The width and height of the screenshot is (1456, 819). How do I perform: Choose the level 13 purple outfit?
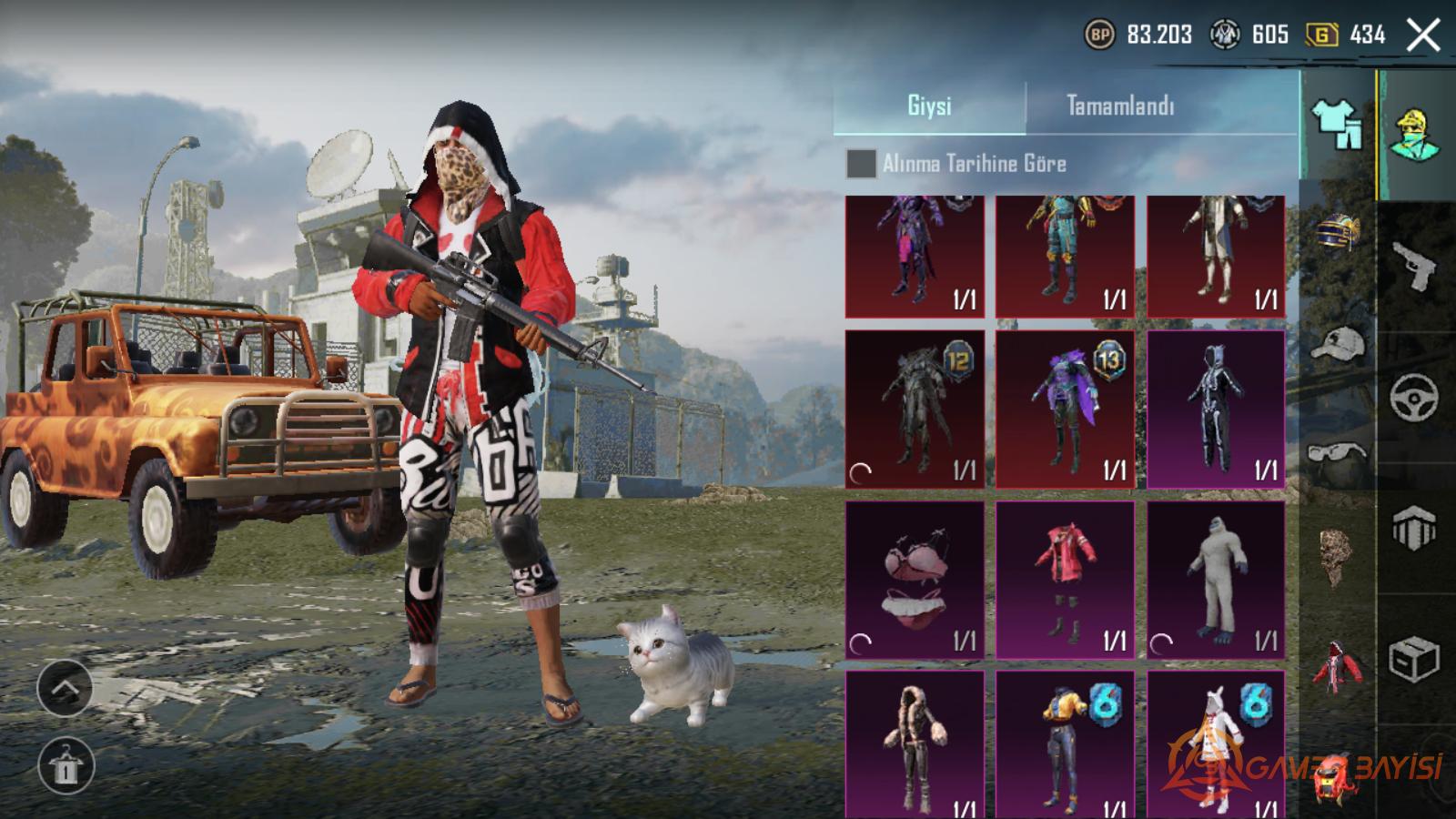(1065, 409)
